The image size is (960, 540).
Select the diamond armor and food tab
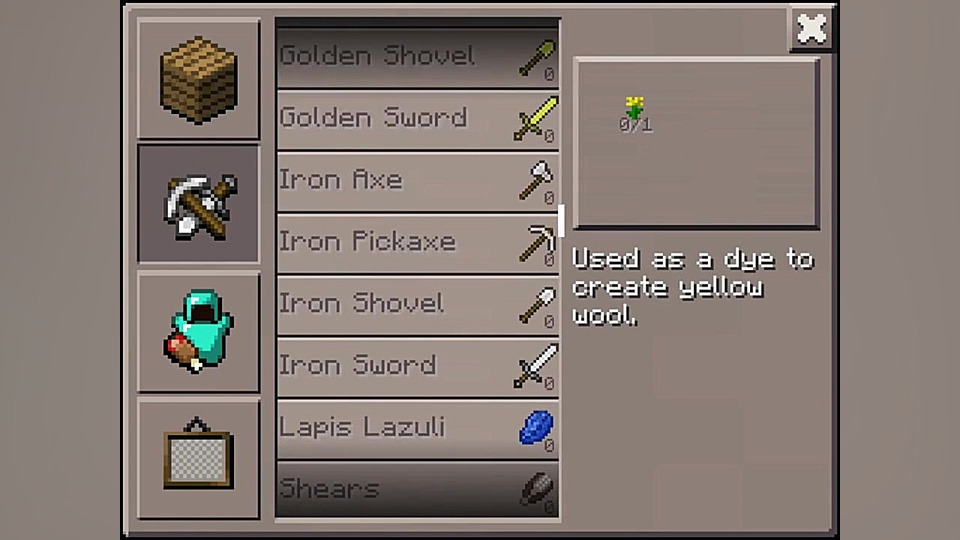198,332
